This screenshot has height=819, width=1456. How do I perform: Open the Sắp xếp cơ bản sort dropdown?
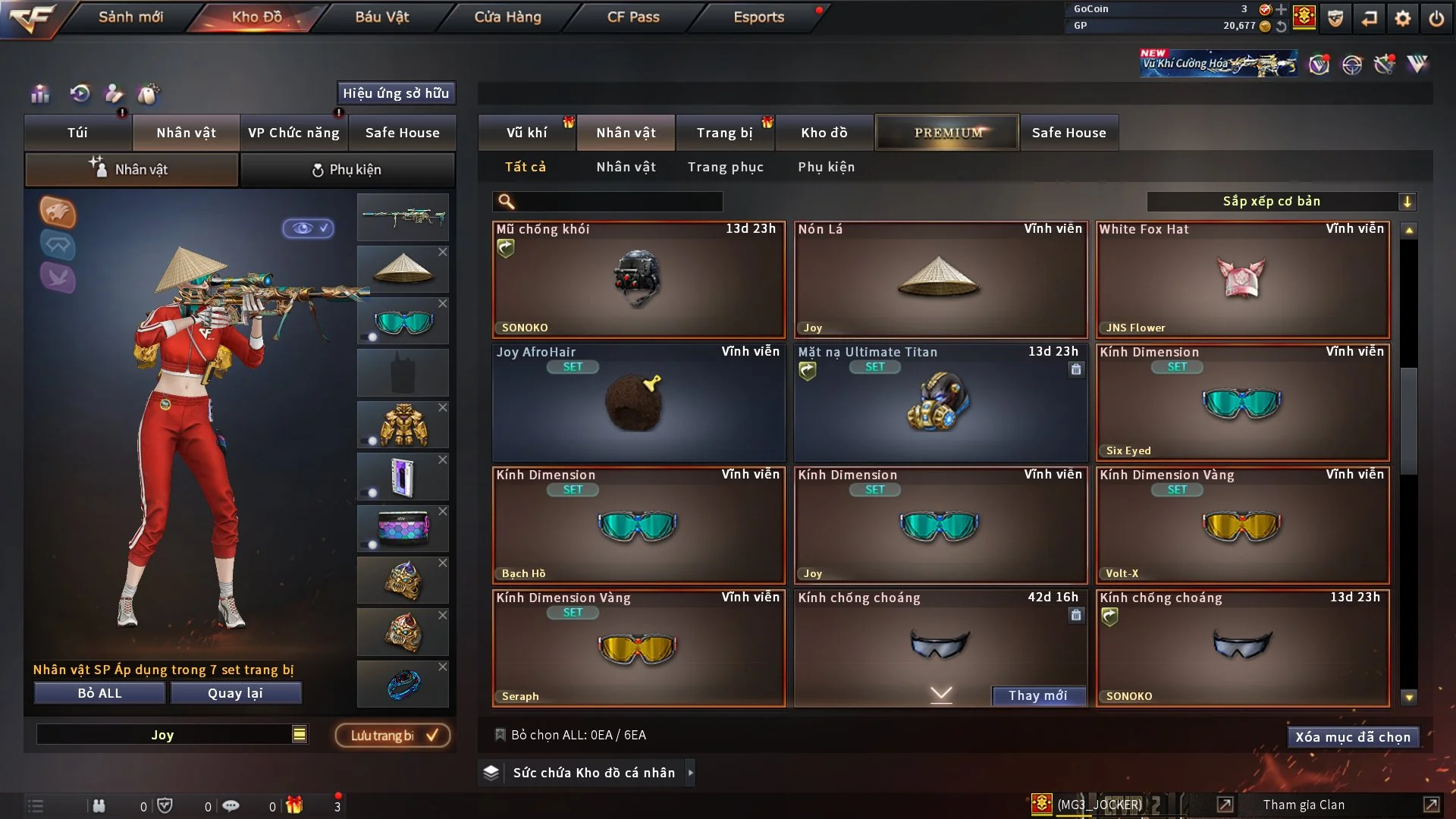pos(1281,202)
